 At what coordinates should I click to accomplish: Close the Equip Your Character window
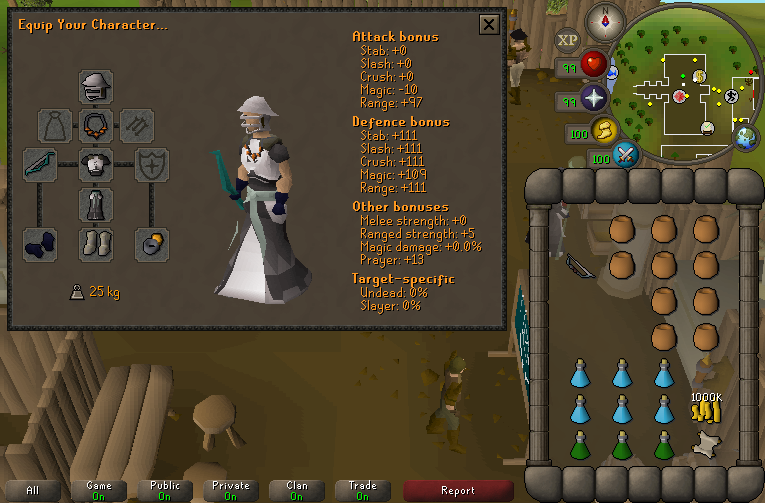489,25
